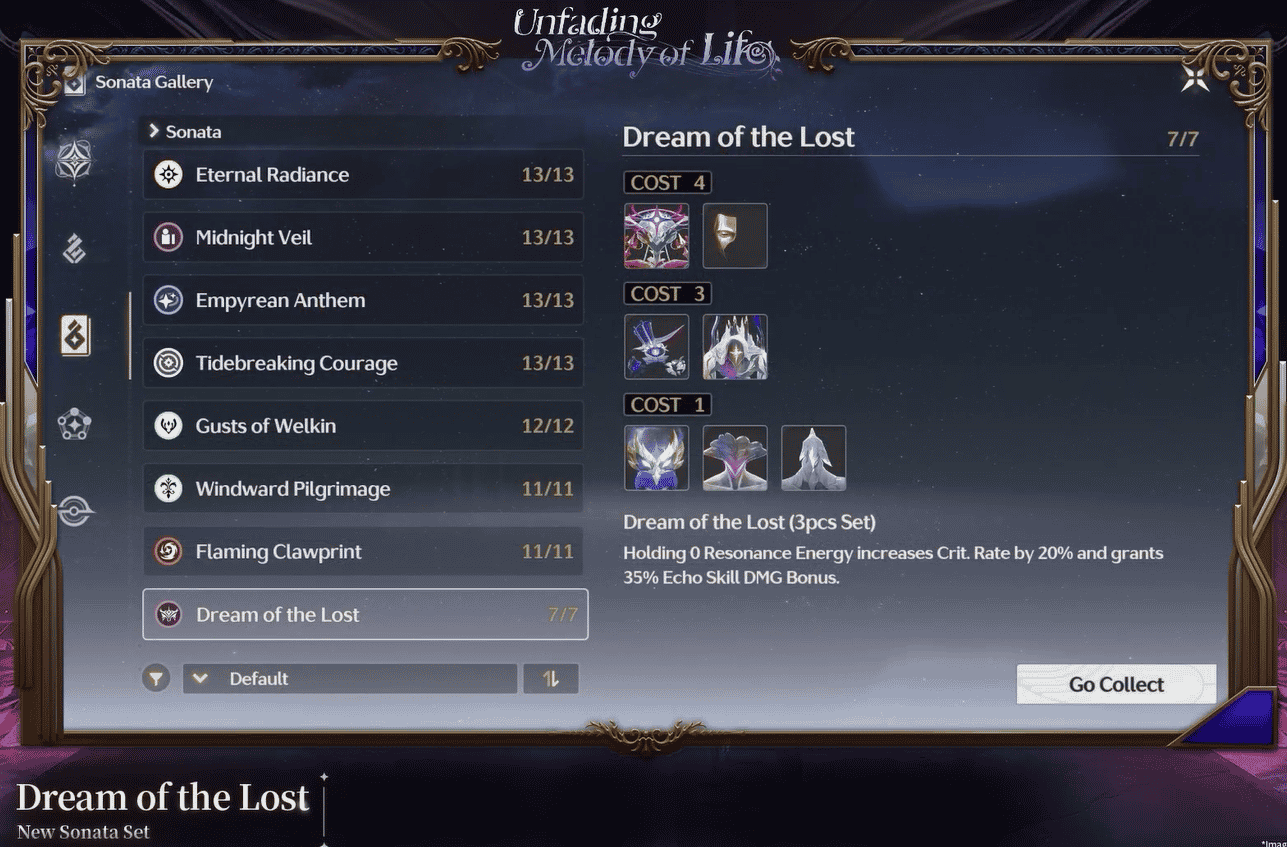Toggle the sort order arrows button
Viewport: 1287px width, 847px height.
[x=551, y=679]
